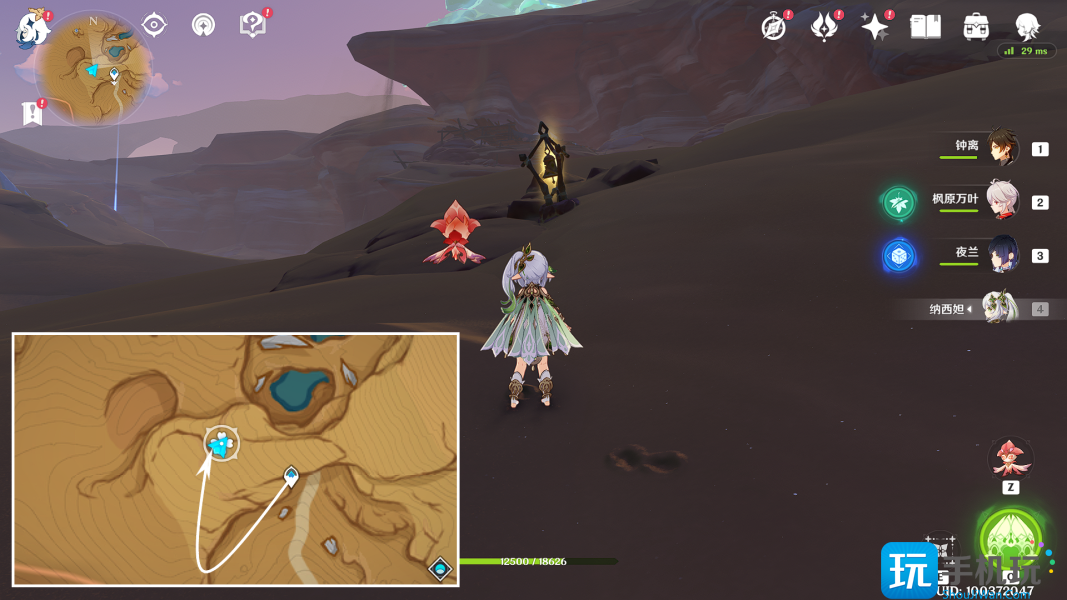Image resolution: width=1067 pixels, height=600 pixels.
Task: Use the red seelie gadget icon
Action: point(1010,458)
